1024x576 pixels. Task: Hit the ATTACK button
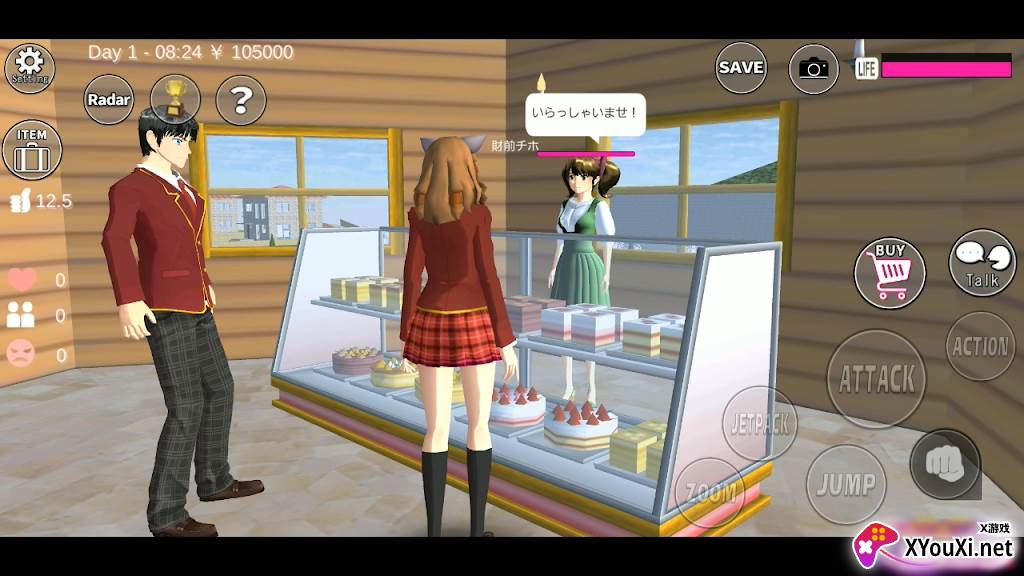(x=876, y=379)
